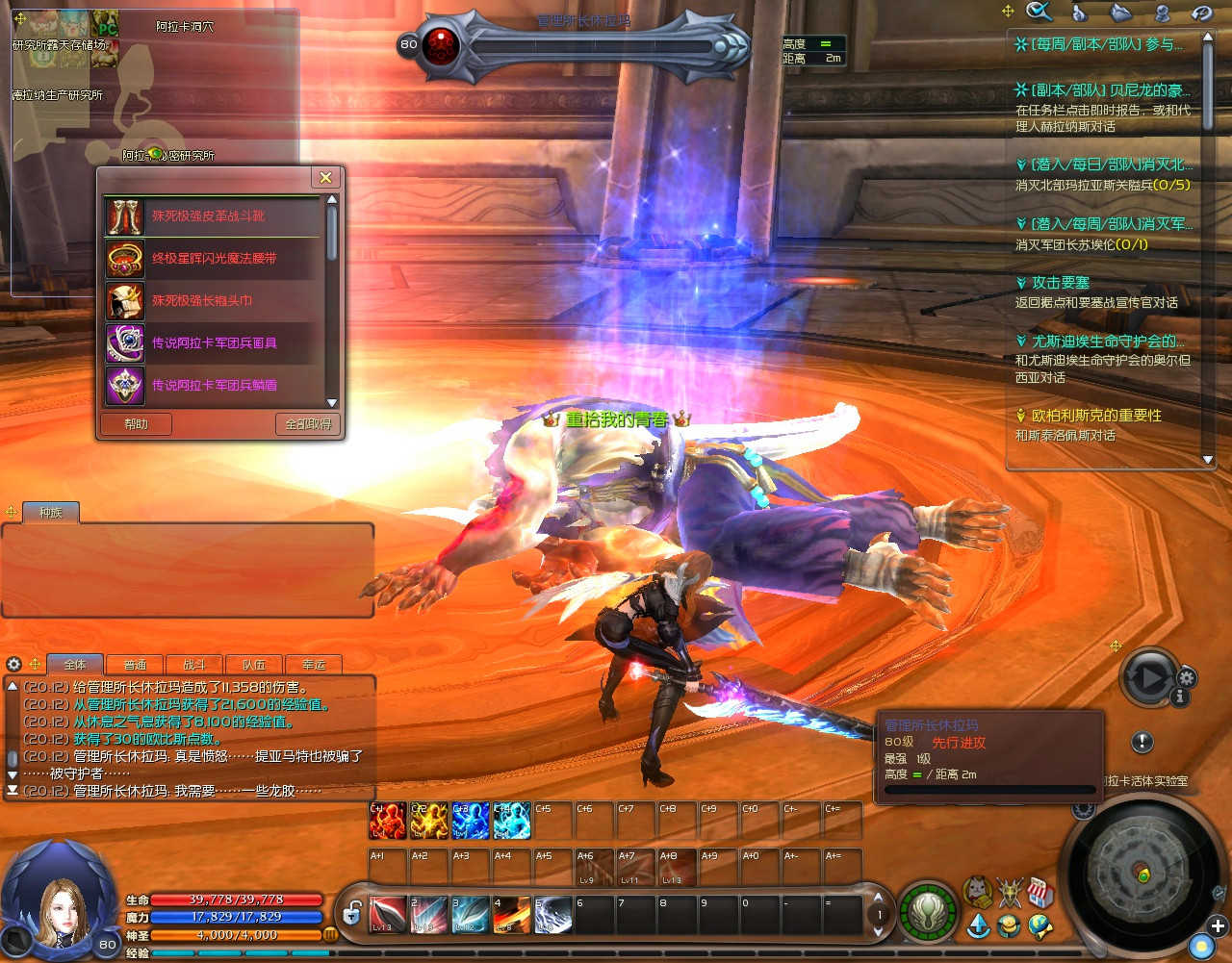Activate the first skill on the main hotbar
Screen dimensions: 1232x963
pos(388,915)
